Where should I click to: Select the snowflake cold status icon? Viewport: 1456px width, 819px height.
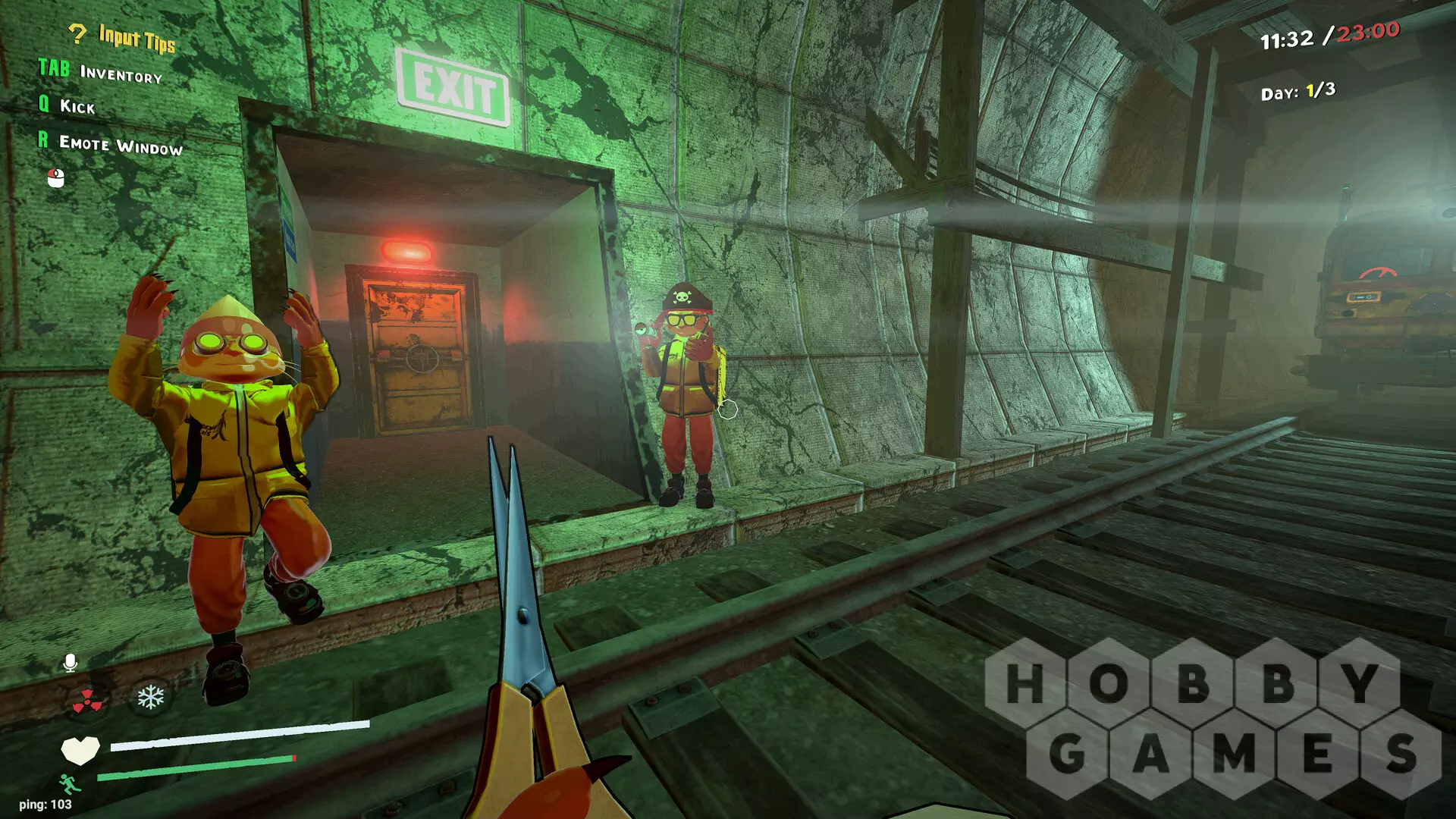(150, 697)
